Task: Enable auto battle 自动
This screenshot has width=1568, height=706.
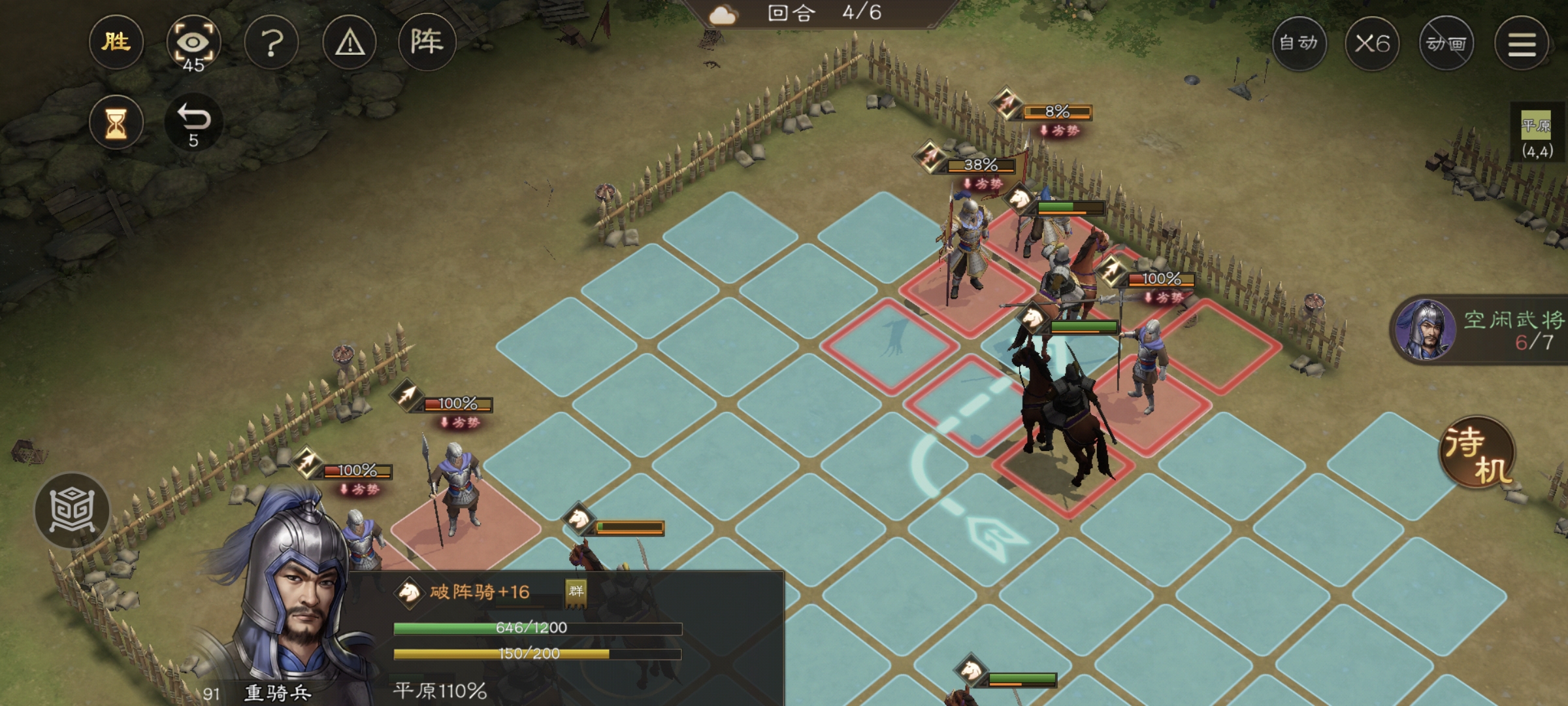Action: (1299, 44)
